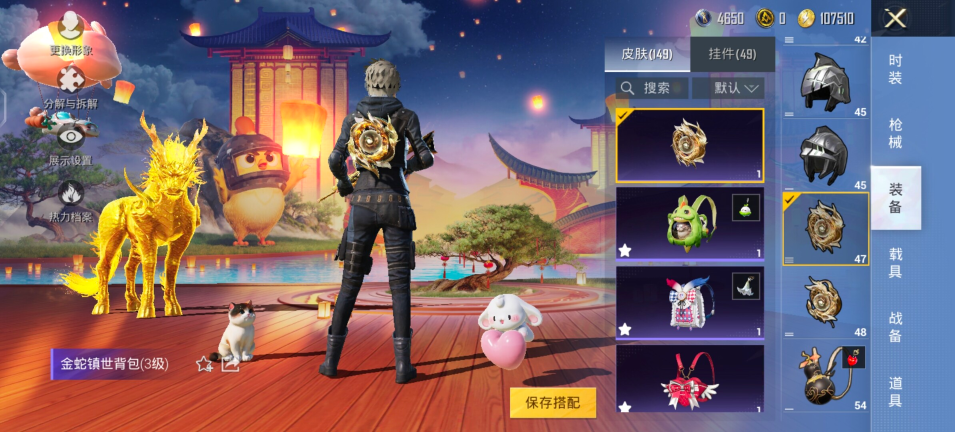Screen dimensions: 955x432
Task: Close the equipment screen with the X
Action: point(895,17)
